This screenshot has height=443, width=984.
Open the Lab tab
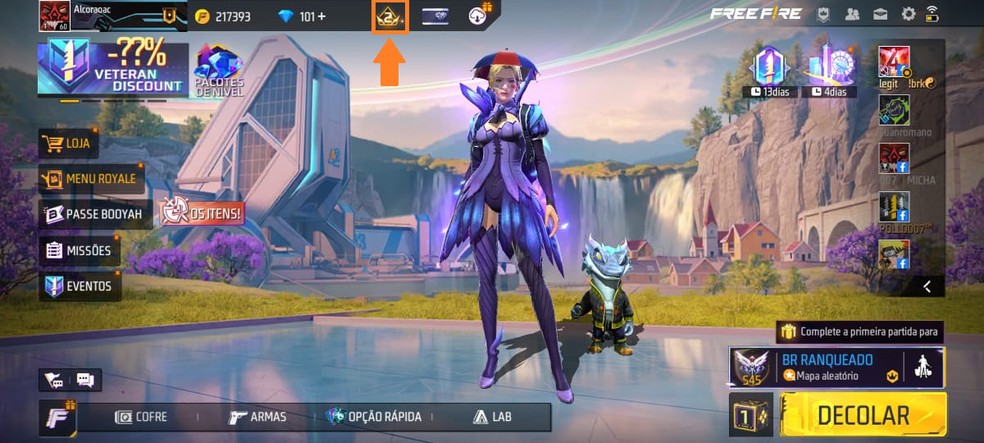pyautogui.click(x=492, y=417)
